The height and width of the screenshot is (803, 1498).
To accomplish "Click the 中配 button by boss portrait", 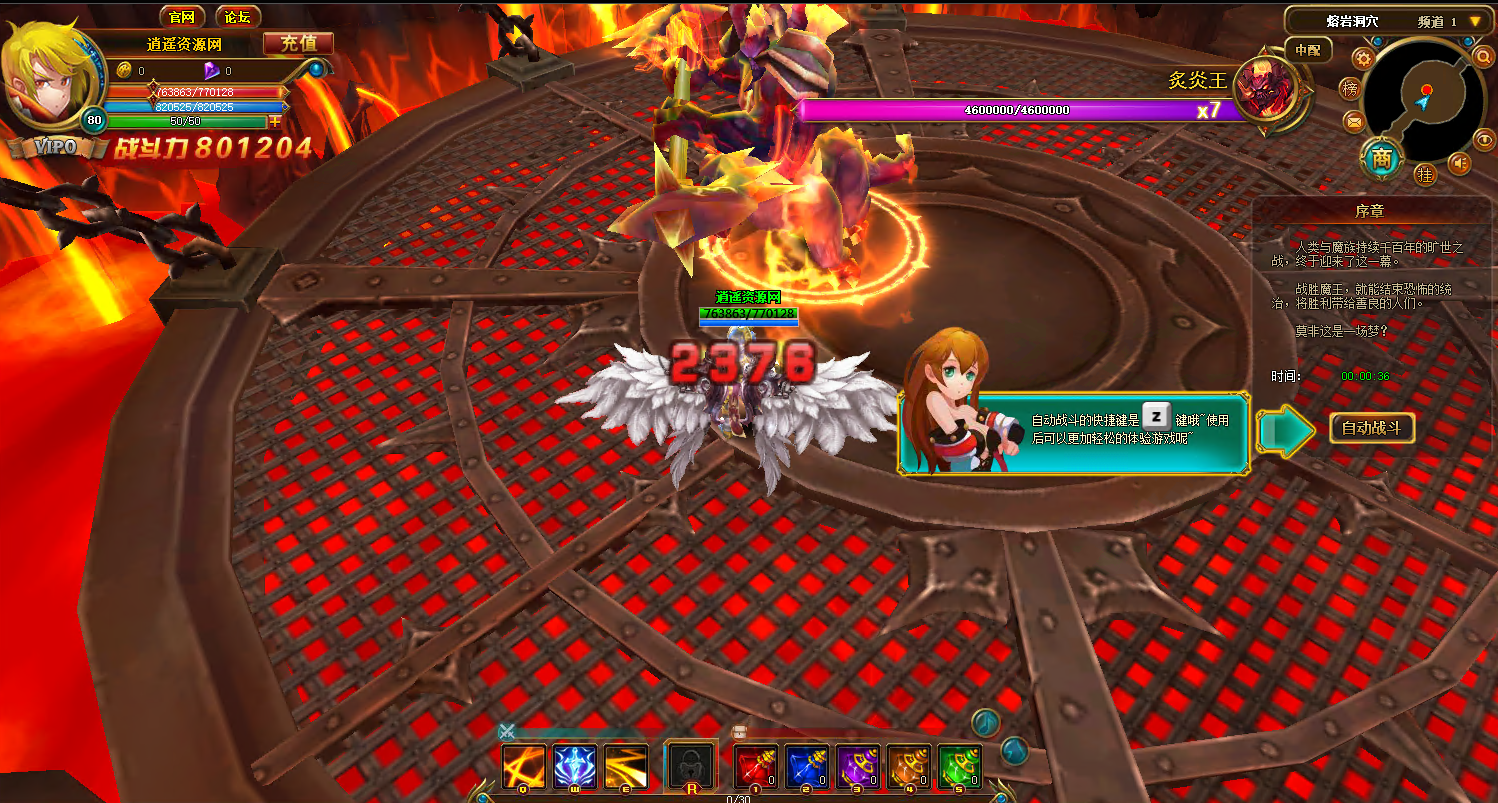I will (1307, 49).
